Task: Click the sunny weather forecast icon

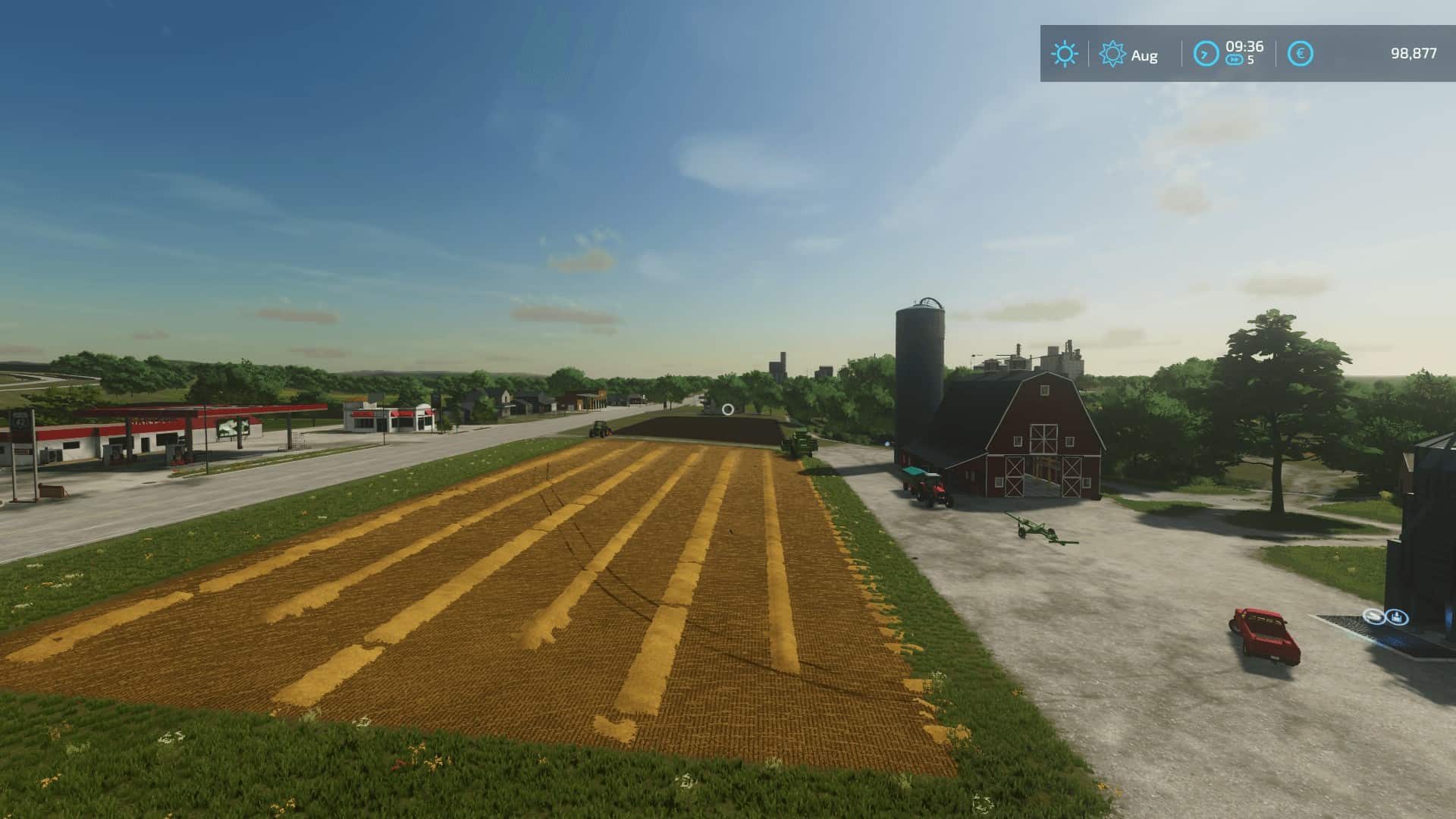Action: coord(1064,54)
